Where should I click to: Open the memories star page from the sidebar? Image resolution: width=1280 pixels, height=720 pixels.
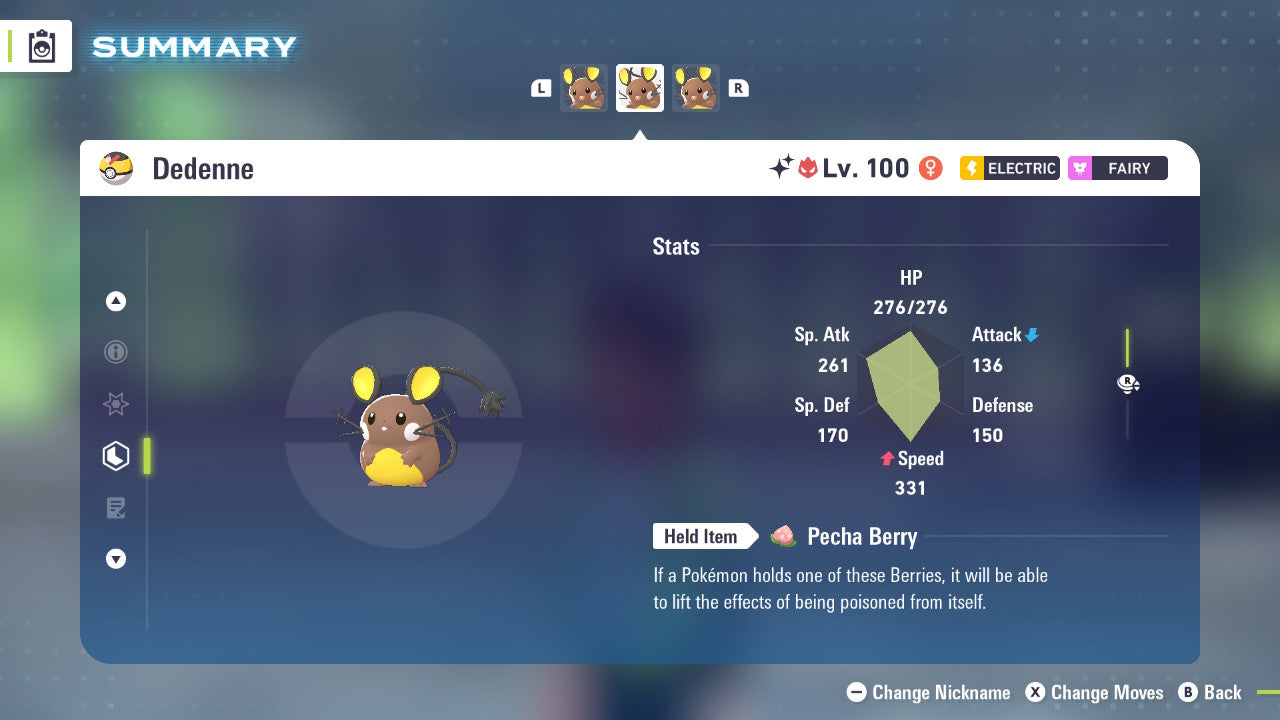pos(116,404)
